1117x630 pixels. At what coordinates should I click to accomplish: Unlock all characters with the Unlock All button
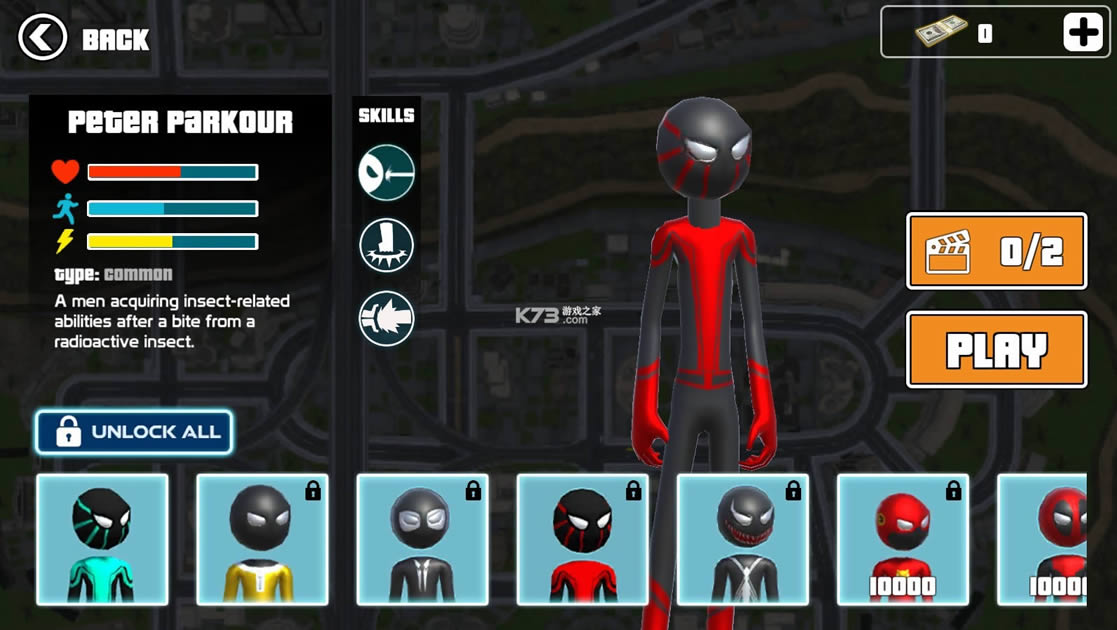tap(134, 432)
